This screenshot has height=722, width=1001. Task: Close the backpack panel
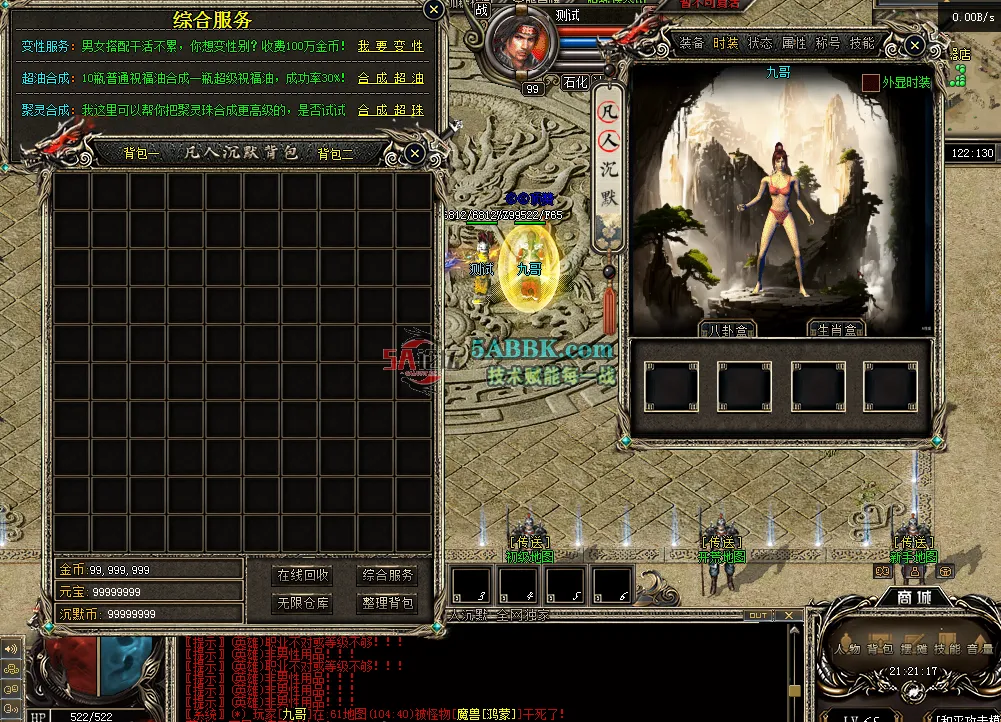coord(415,153)
